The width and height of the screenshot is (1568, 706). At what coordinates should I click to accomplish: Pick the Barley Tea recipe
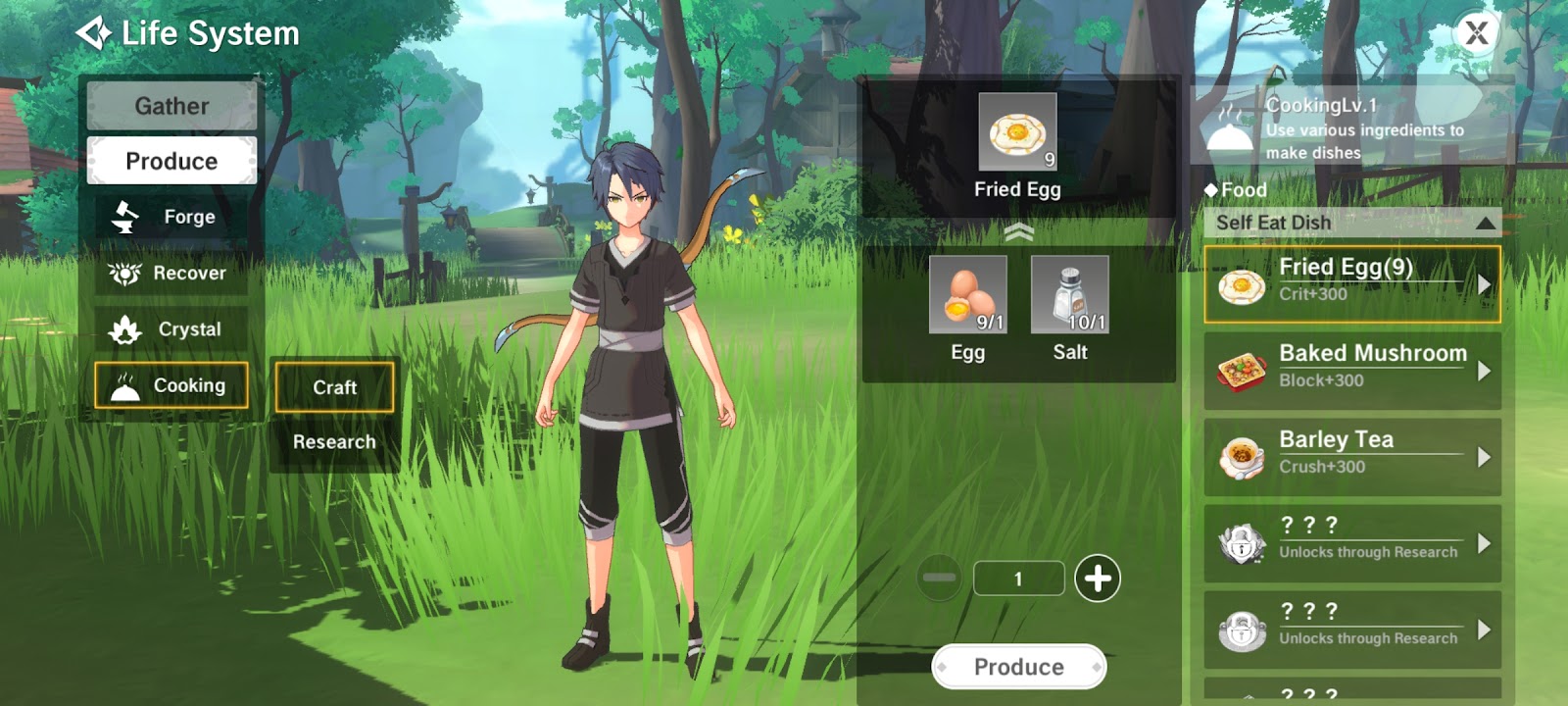point(1351,457)
